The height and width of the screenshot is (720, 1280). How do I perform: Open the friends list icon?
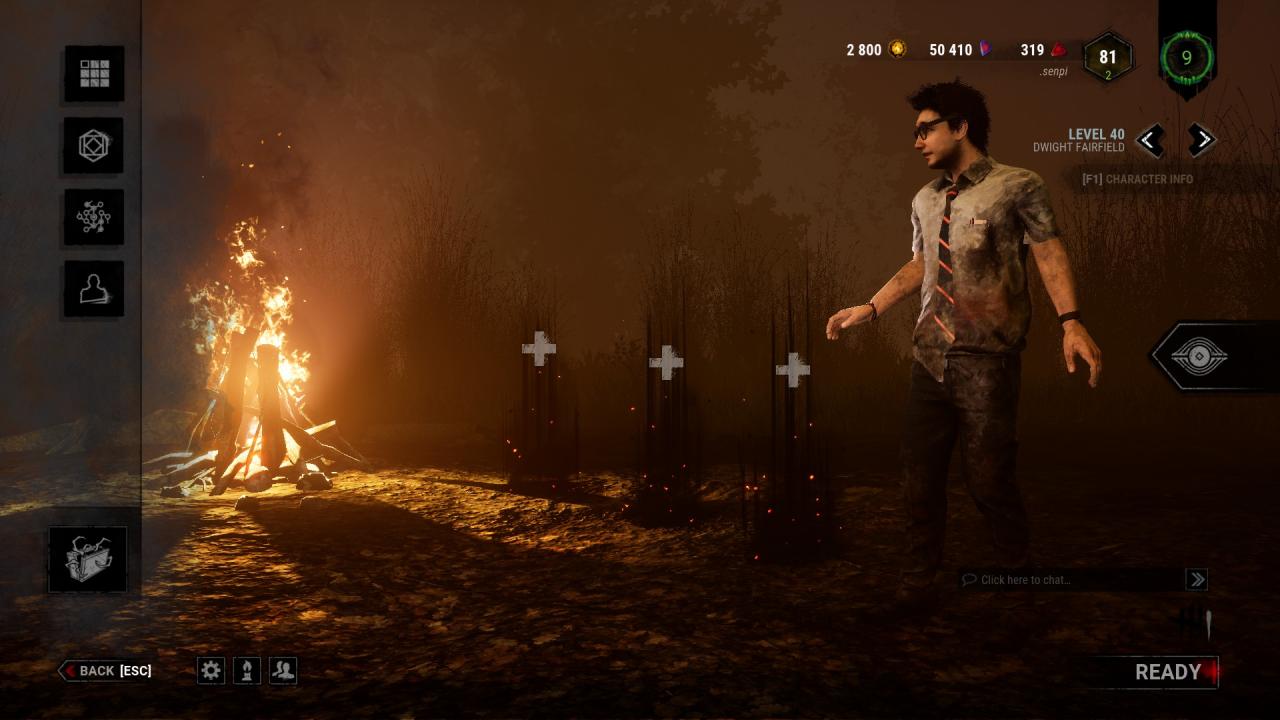click(283, 670)
